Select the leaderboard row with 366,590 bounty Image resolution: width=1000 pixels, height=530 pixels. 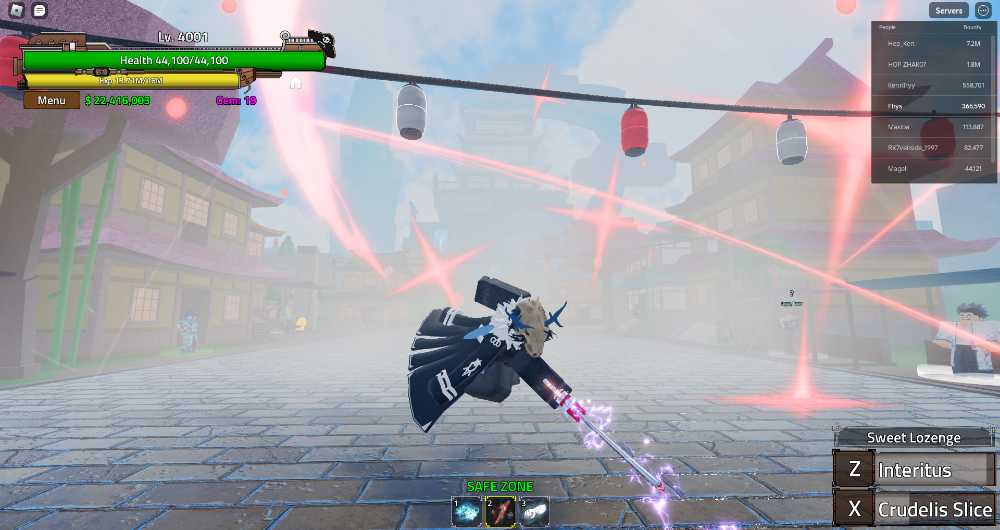tap(934, 106)
